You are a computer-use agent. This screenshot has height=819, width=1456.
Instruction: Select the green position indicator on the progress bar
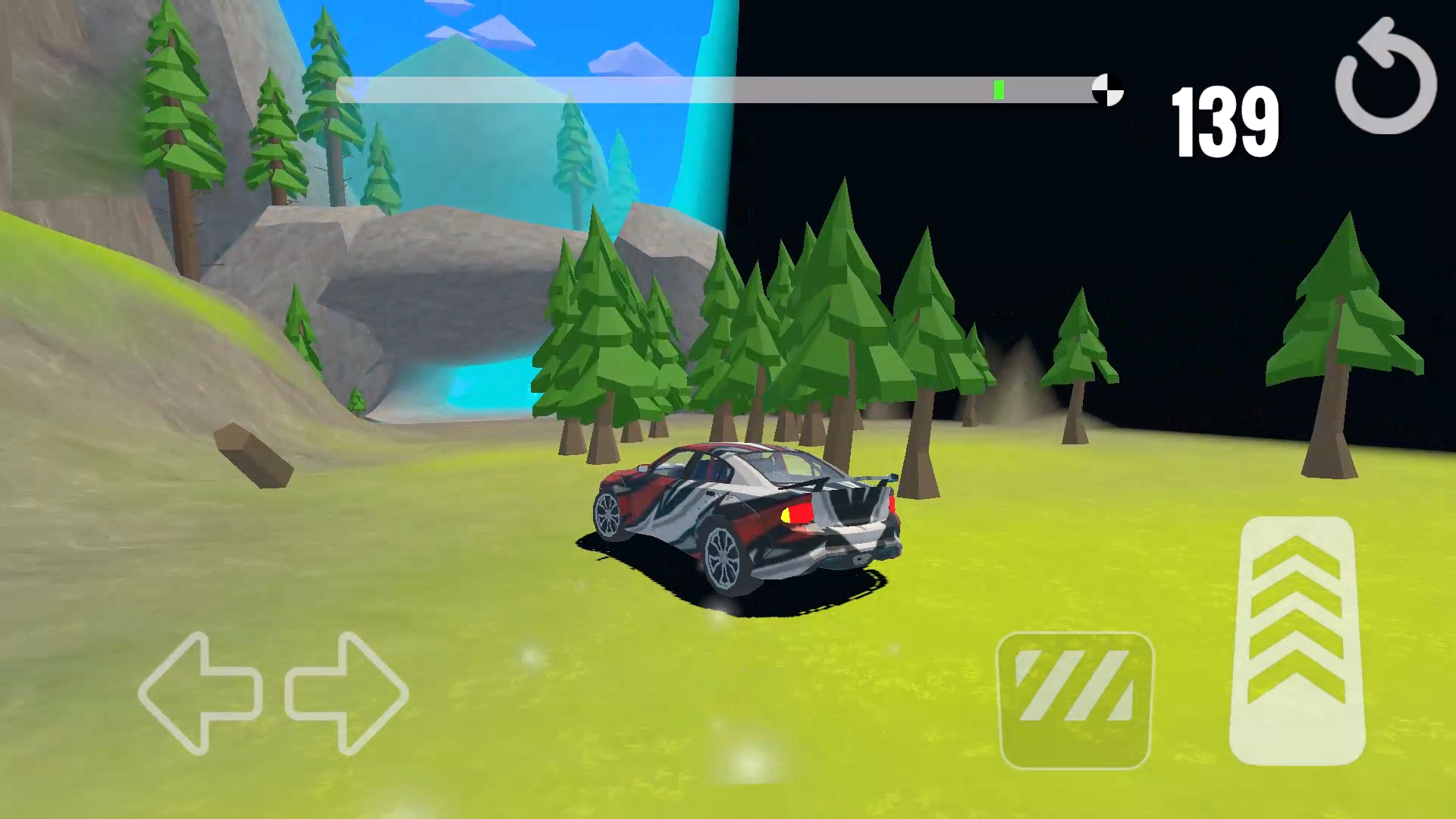[998, 89]
